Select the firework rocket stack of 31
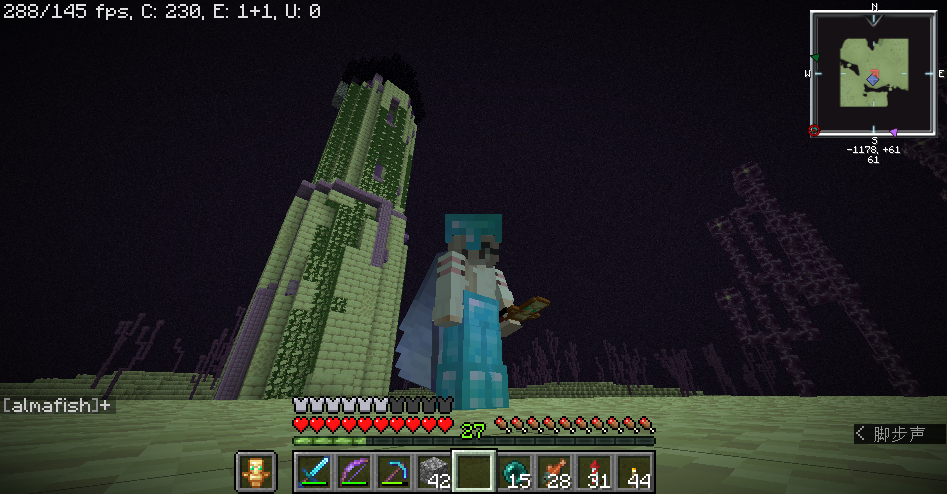Screen dimensions: 947x494 [x=595, y=471]
